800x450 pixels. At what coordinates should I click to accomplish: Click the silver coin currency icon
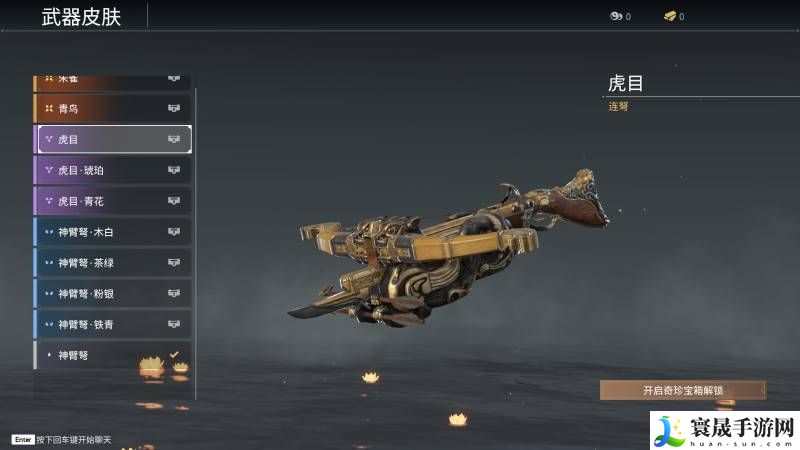coord(616,17)
